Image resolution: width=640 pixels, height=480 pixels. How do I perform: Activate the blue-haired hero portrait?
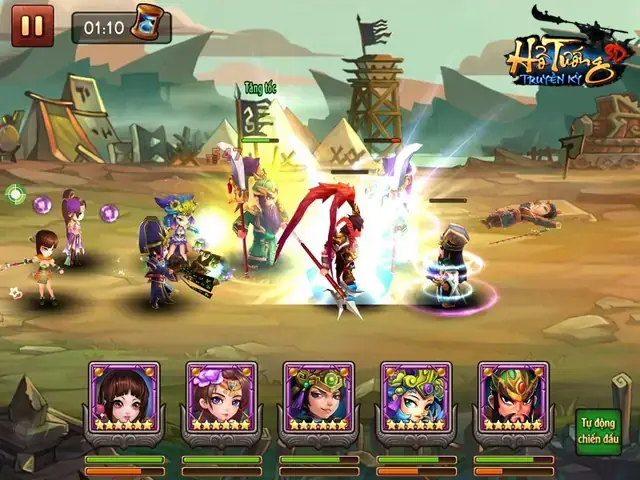click(x=415, y=397)
